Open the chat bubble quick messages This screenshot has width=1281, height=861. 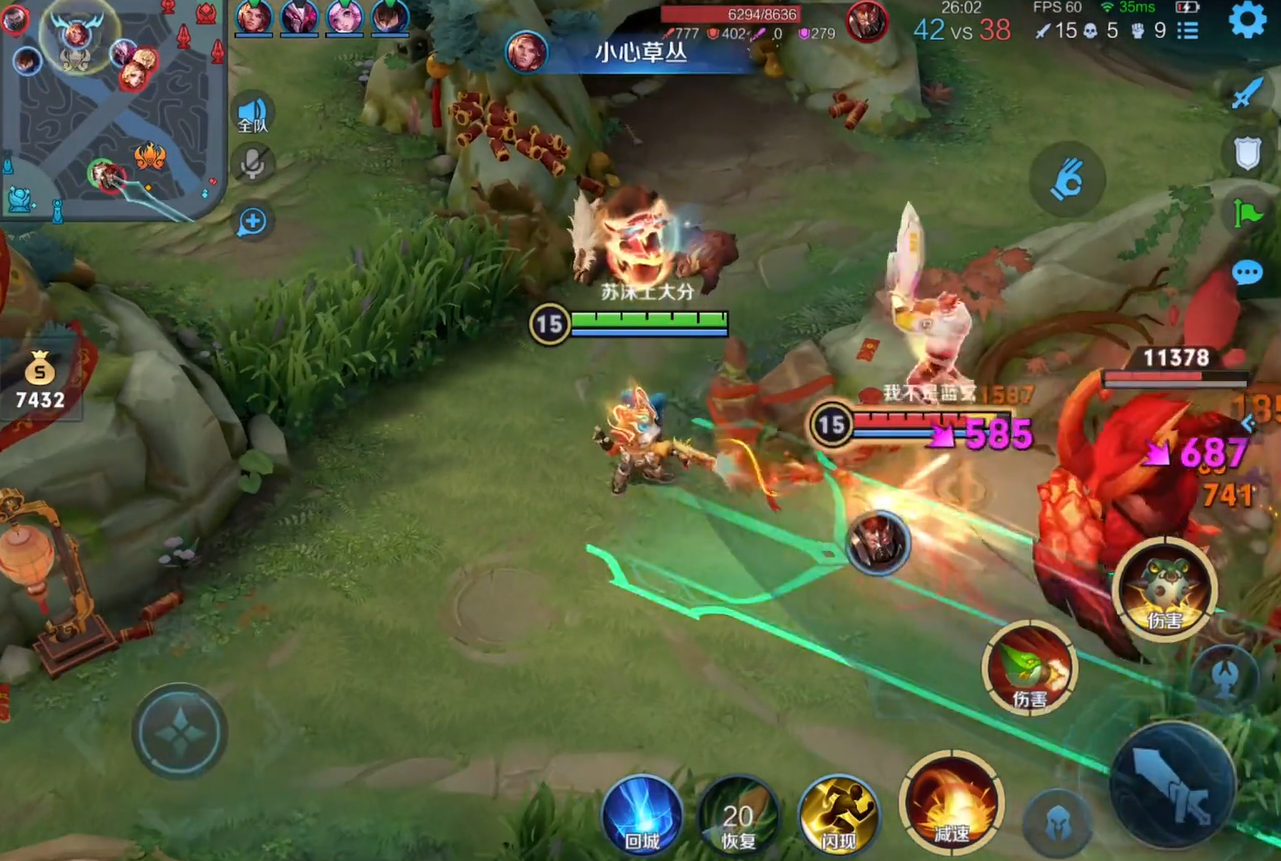click(1247, 272)
